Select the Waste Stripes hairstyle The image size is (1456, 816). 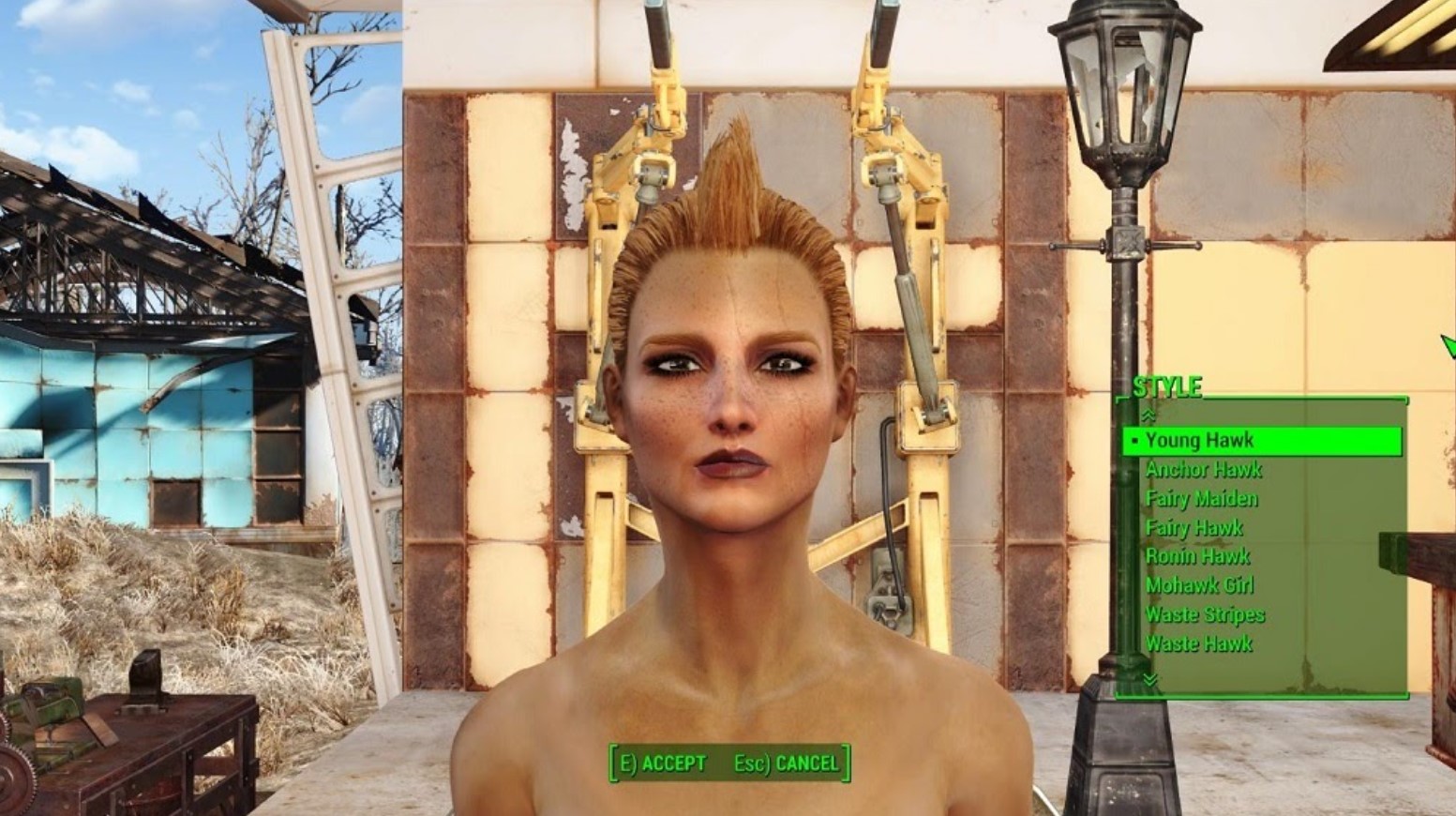click(1206, 614)
